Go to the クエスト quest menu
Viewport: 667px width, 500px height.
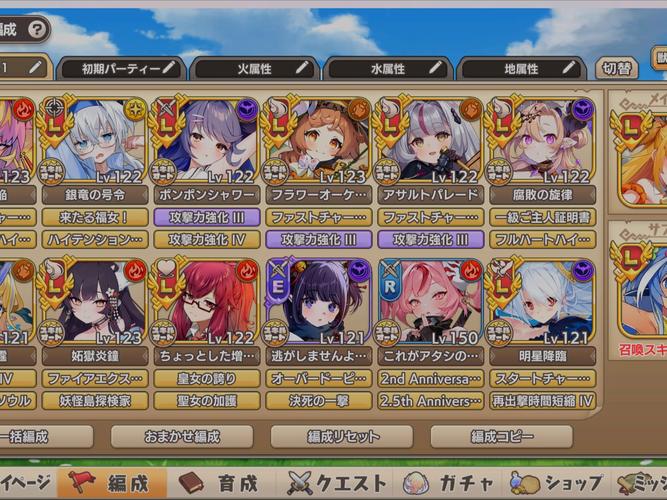[x=337, y=484]
